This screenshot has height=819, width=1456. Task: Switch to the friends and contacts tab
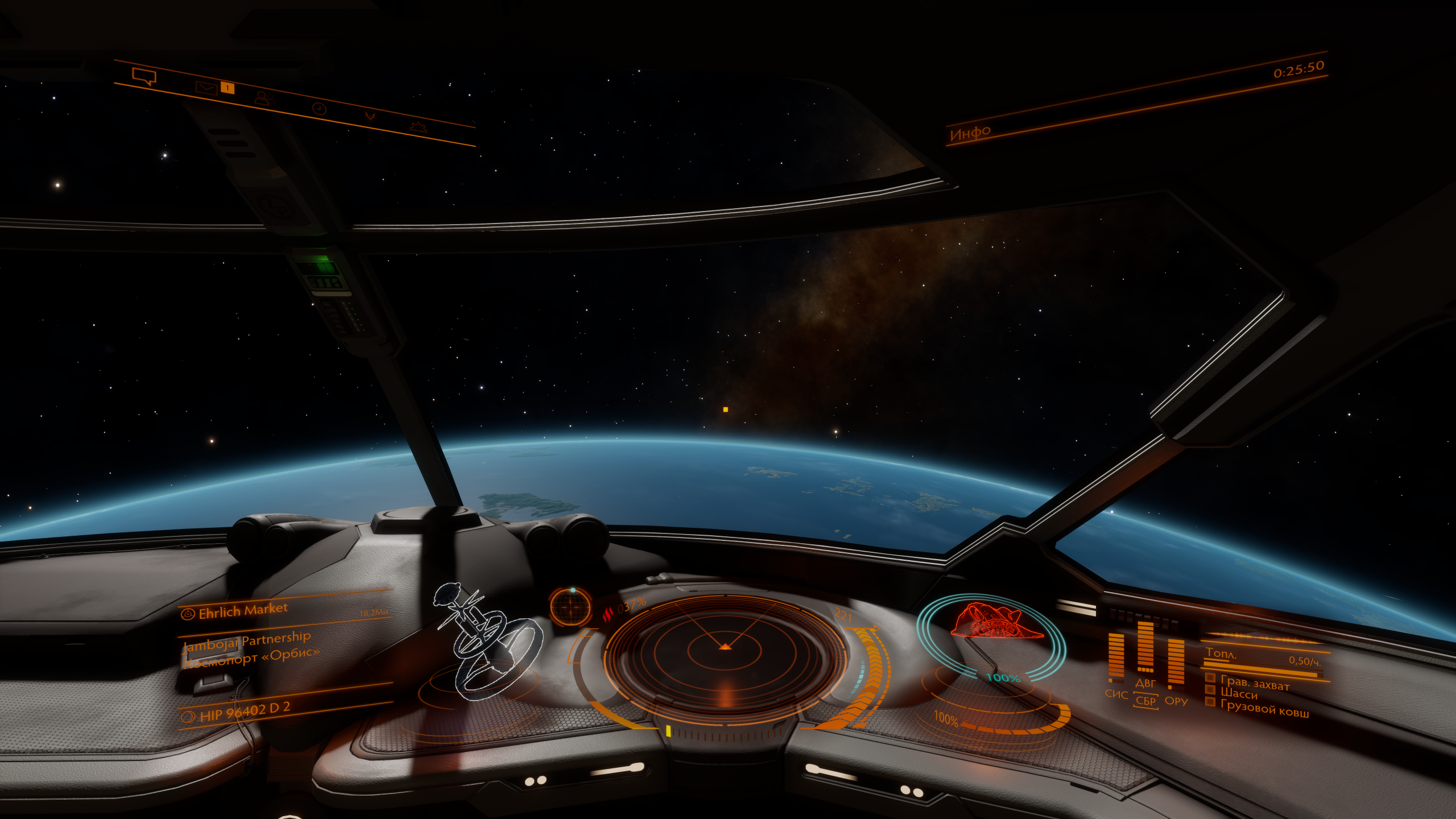(x=262, y=98)
